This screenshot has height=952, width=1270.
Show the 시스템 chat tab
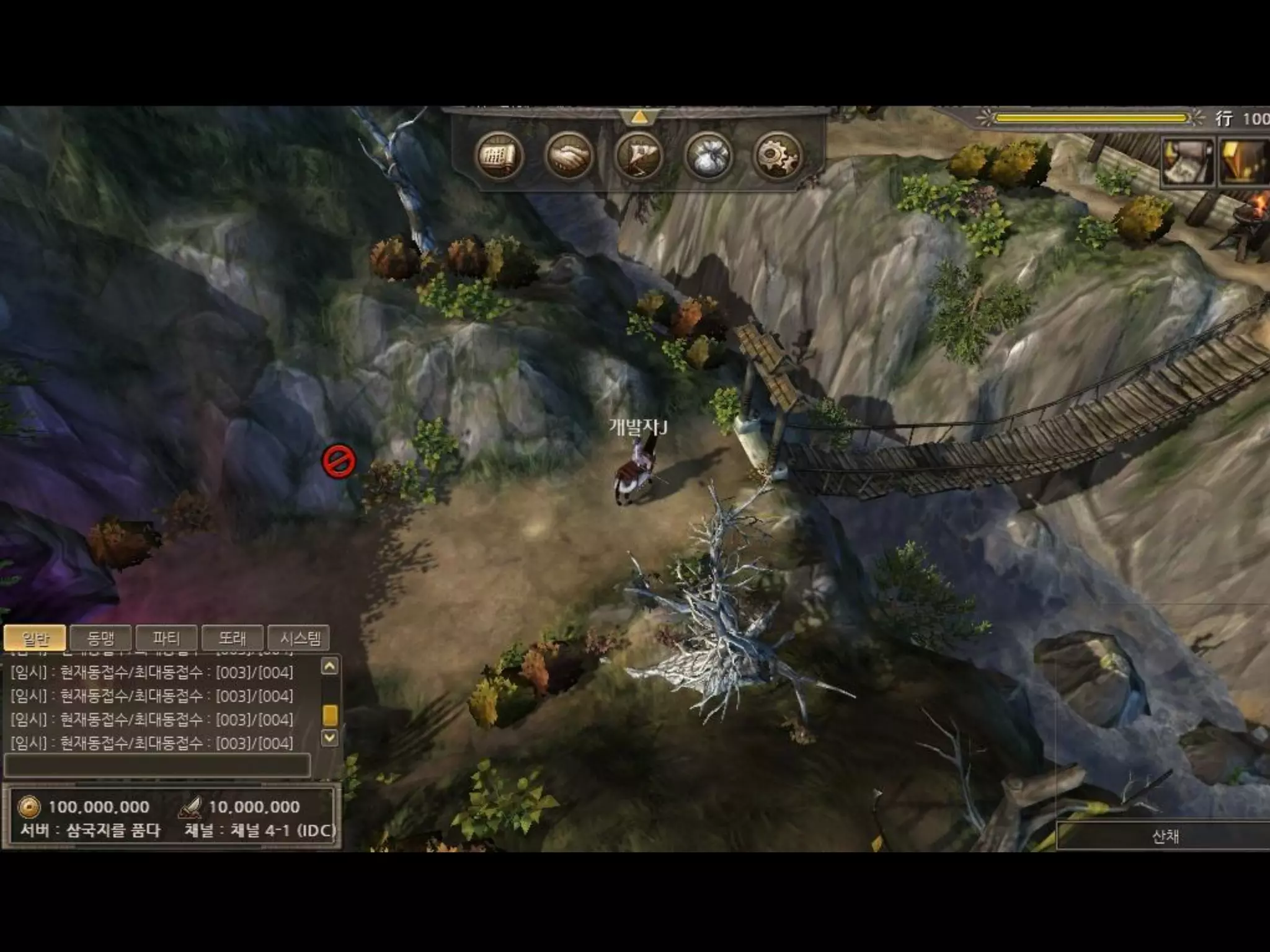pyautogui.click(x=300, y=638)
